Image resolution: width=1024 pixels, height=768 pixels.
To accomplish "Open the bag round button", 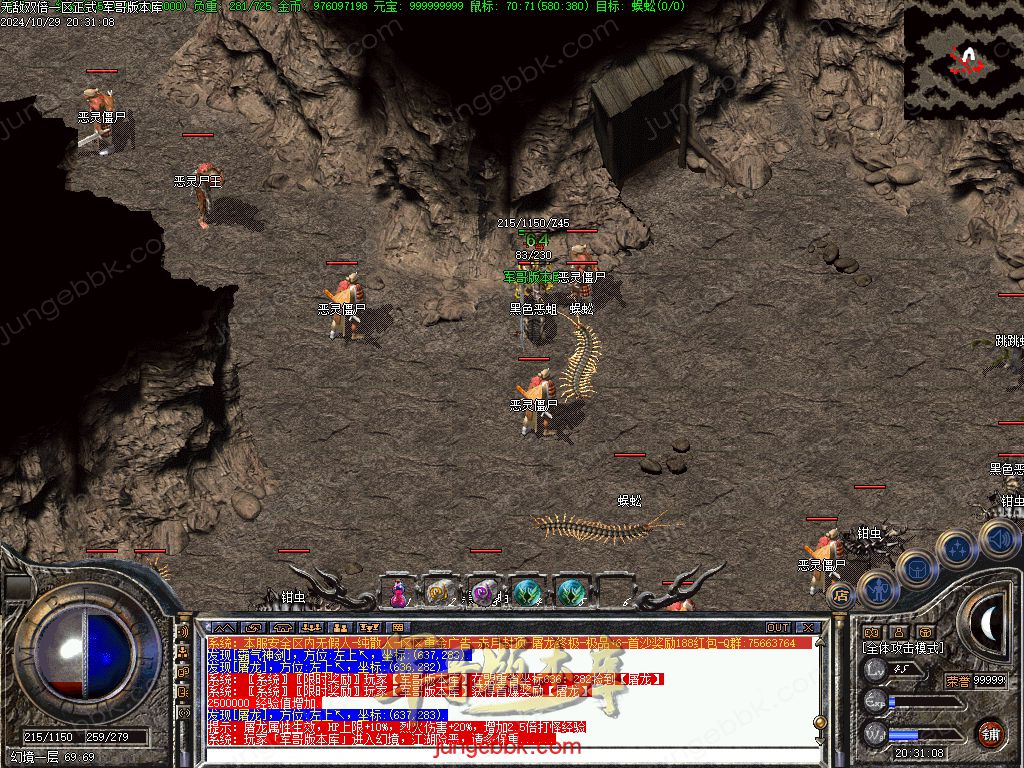I will click(915, 568).
